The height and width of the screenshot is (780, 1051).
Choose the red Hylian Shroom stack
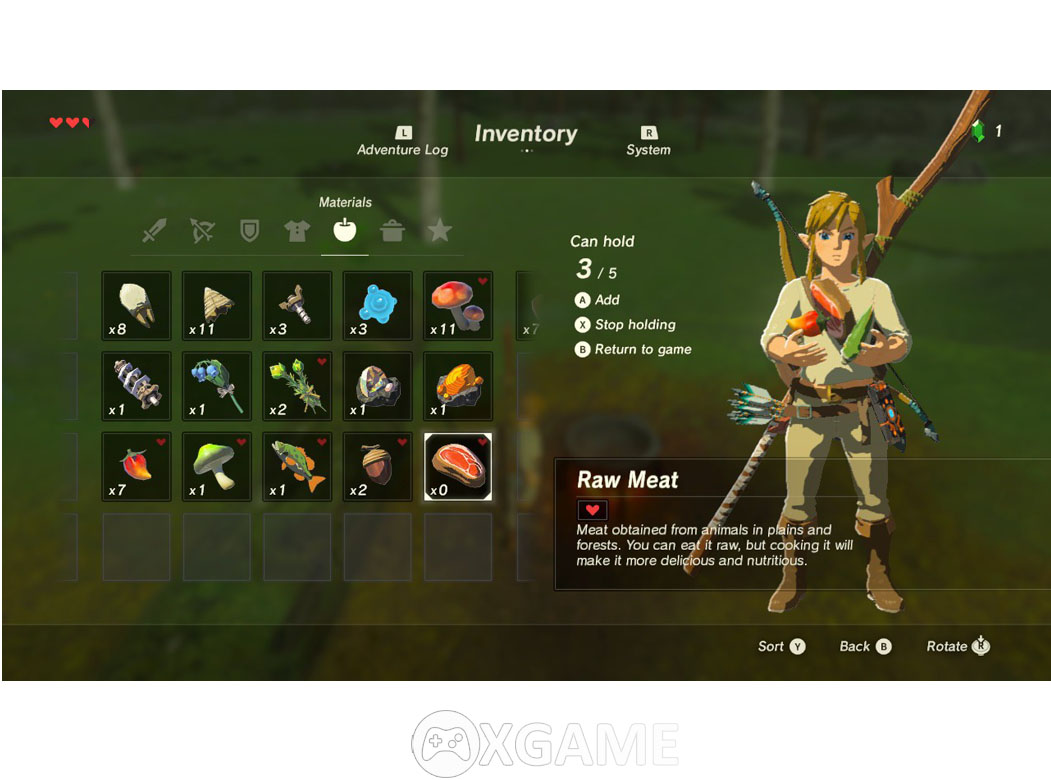coord(458,305)
